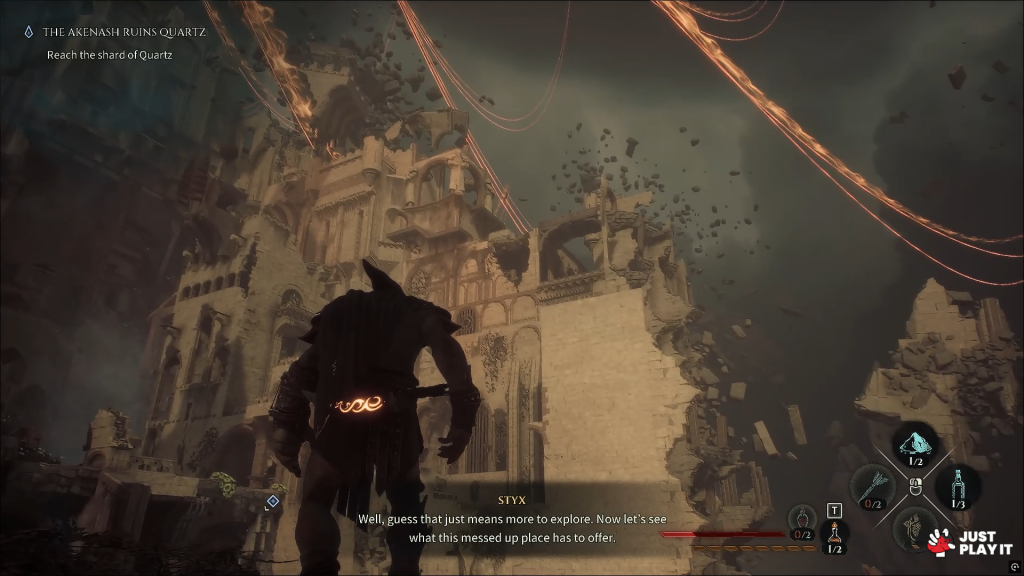
Task: Click the Just Play It channel logo
Action: (x=970, y=541)
